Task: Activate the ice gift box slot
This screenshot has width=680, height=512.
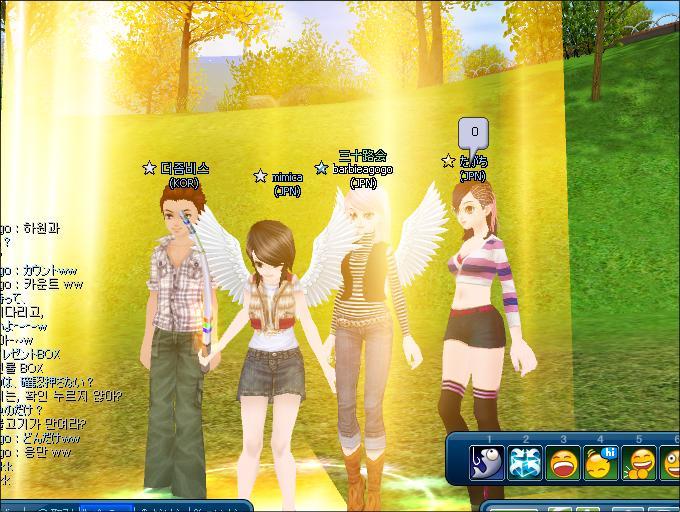Action: pyautogui.click(x=525, y=463)
